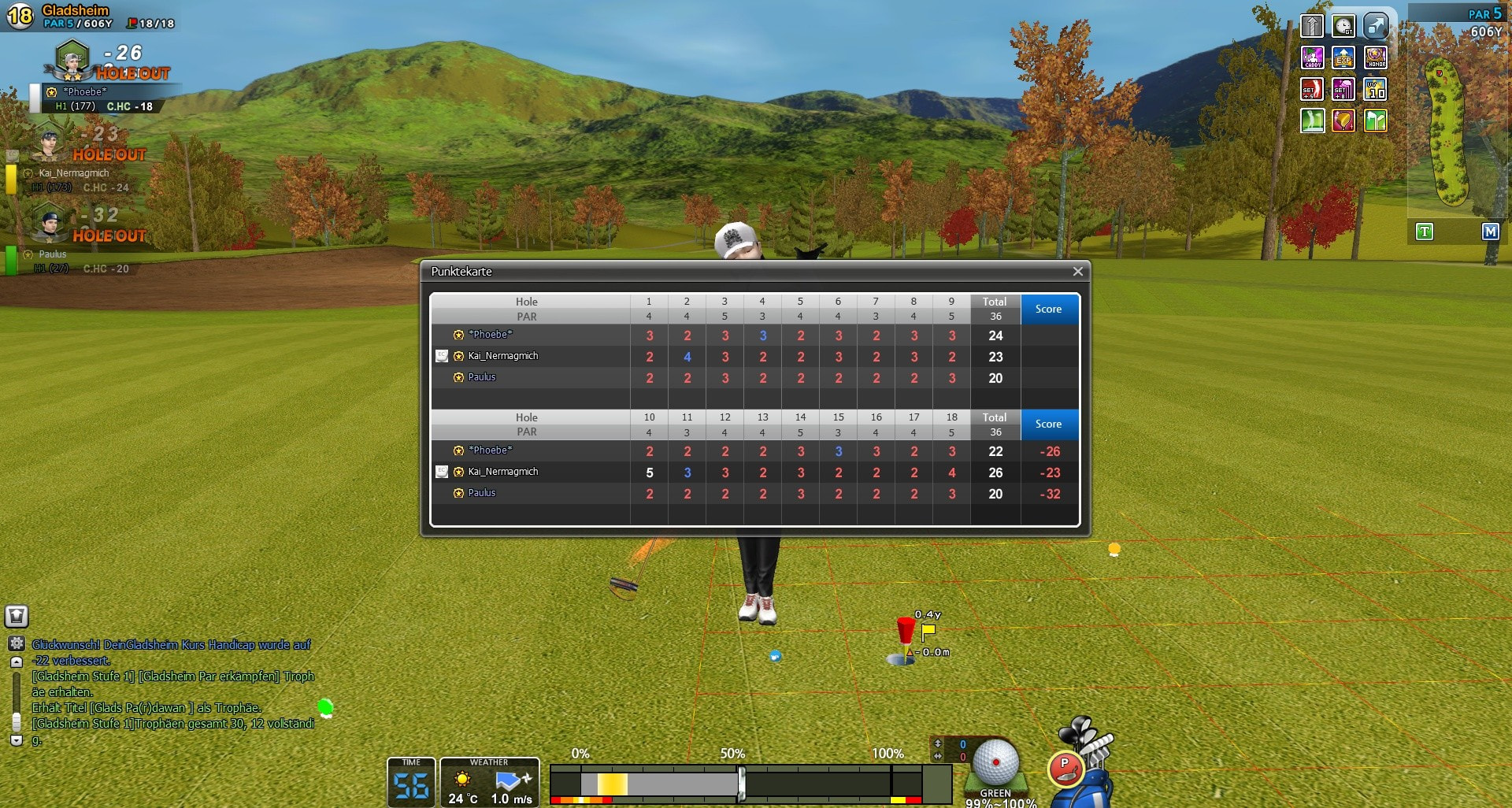Open chat settings gear icon
The image size is (1512, 808).
17,643
